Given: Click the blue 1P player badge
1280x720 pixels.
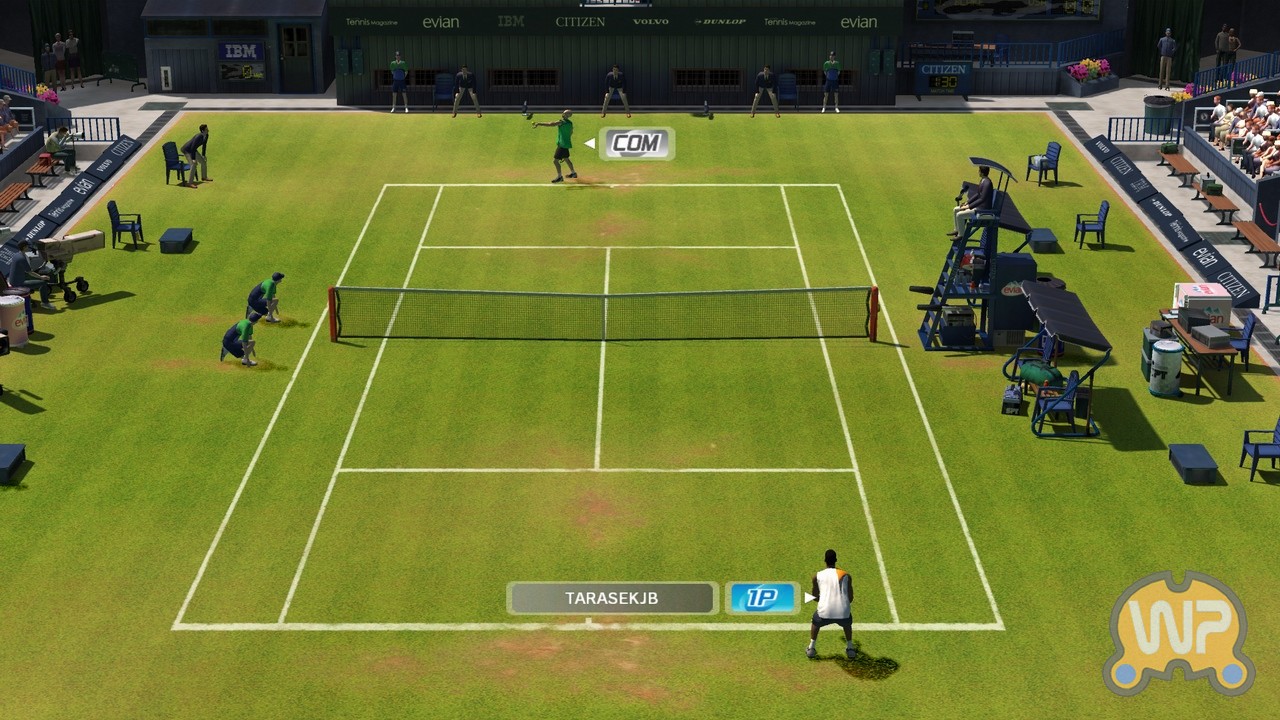Looking at the screenshot, I should tap(762, 598).
